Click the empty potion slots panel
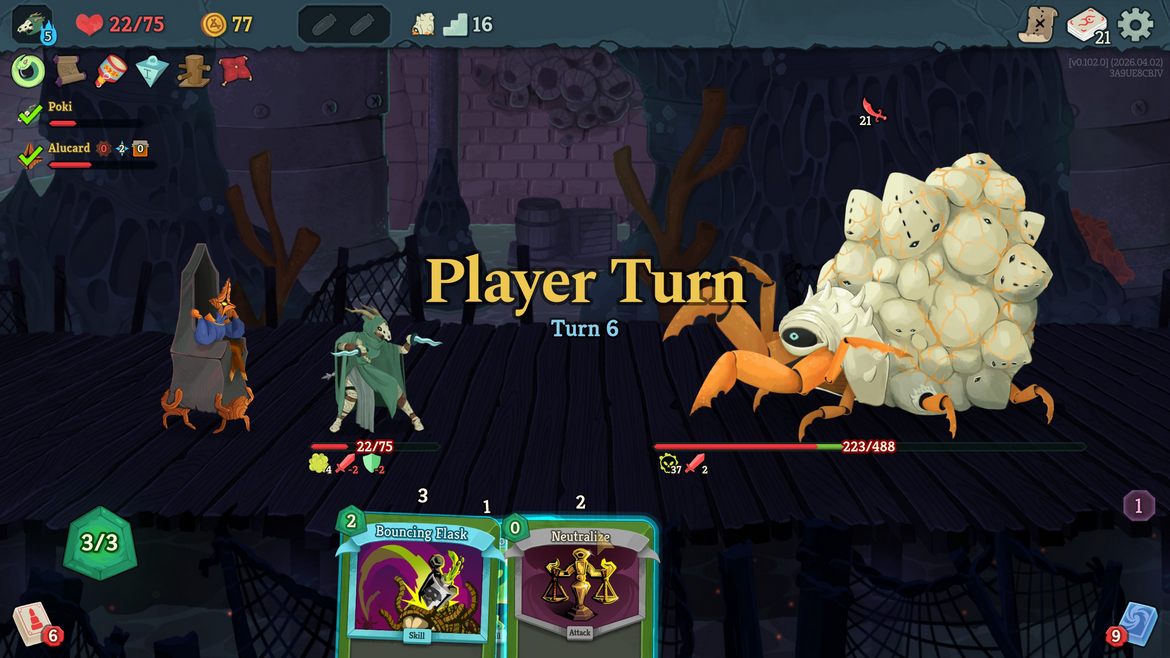The image size is (1170, 658). (x=343, y=25)
